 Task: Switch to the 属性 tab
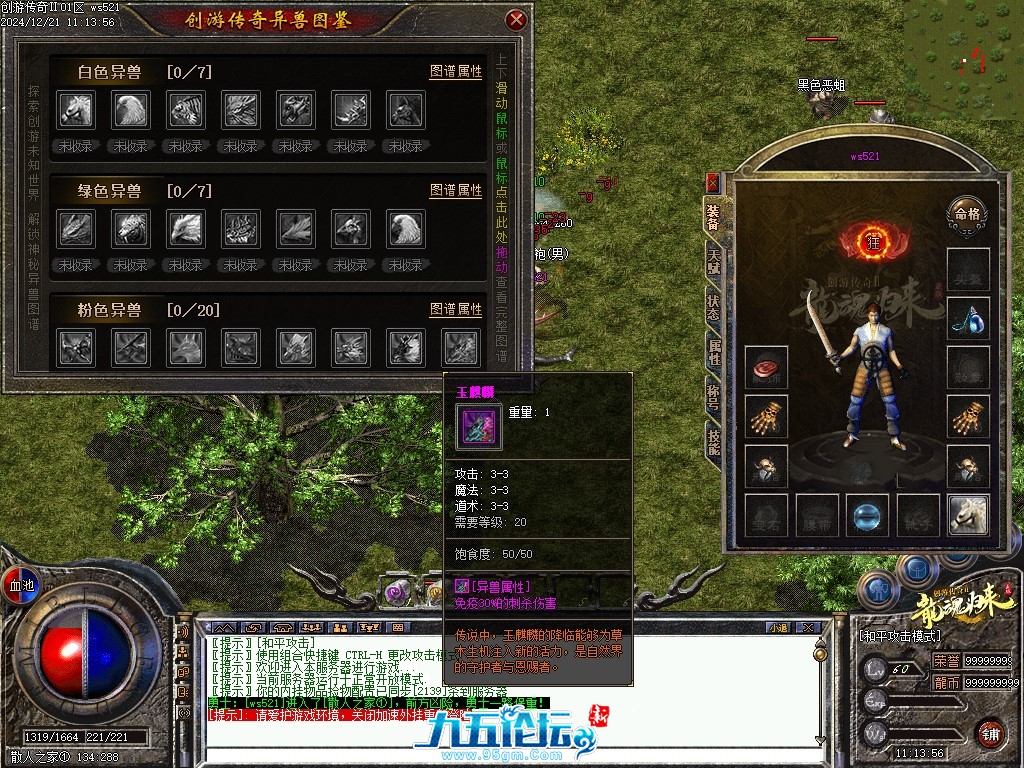713,351
